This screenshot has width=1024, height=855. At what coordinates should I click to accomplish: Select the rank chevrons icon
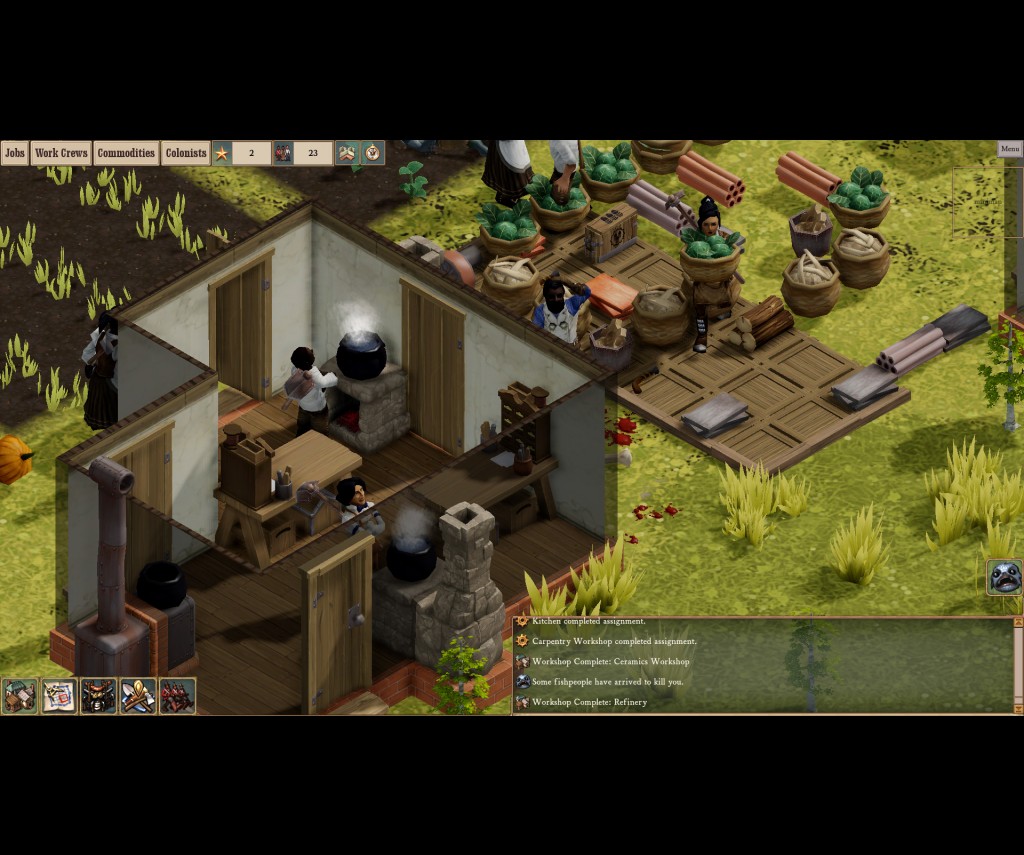(346, 153)
